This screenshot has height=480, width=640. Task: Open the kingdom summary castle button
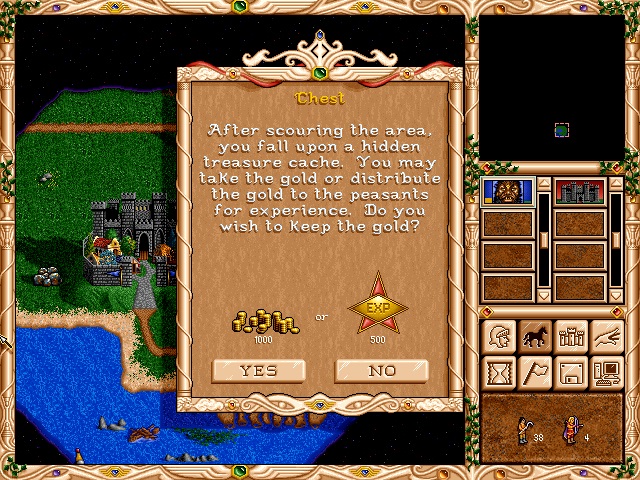pyautogui.click(x=571, y=337)
